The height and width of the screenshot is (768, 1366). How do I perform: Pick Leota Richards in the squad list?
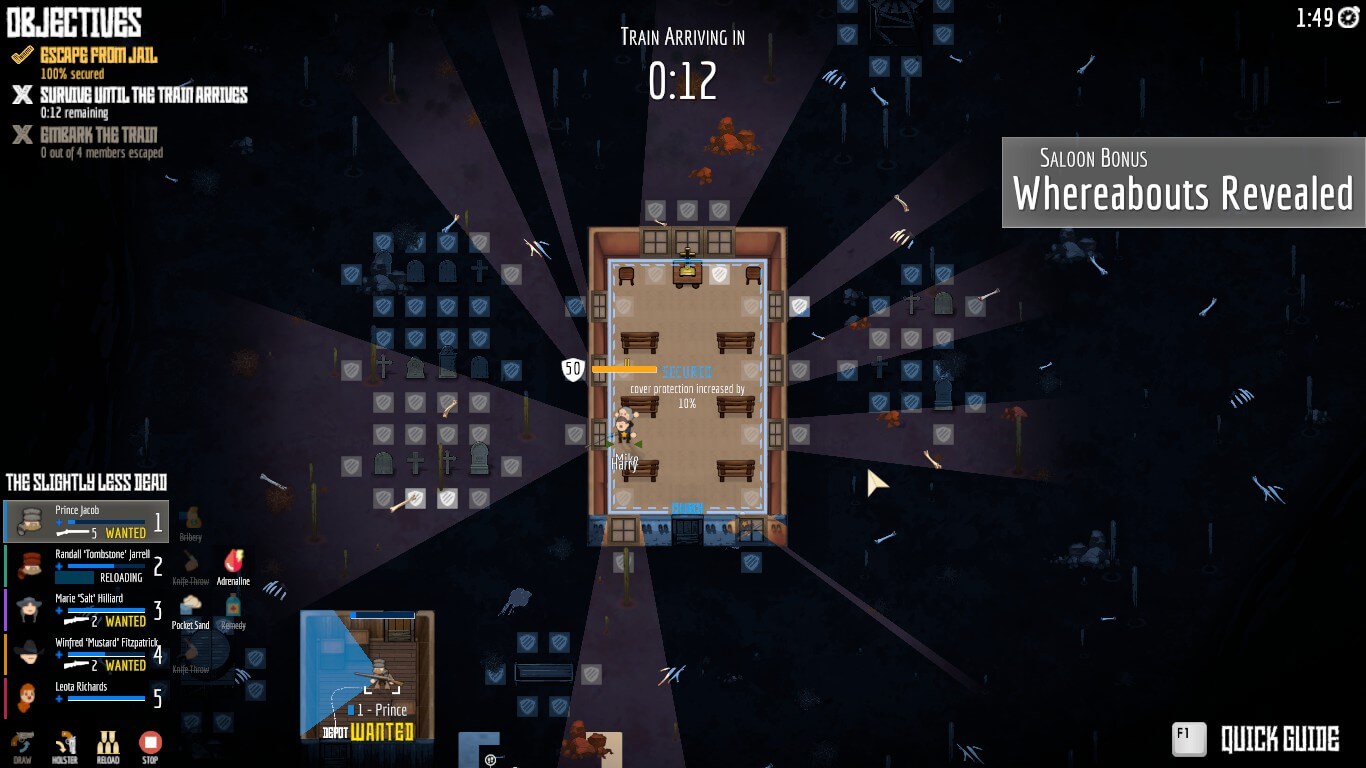point(86,697)
